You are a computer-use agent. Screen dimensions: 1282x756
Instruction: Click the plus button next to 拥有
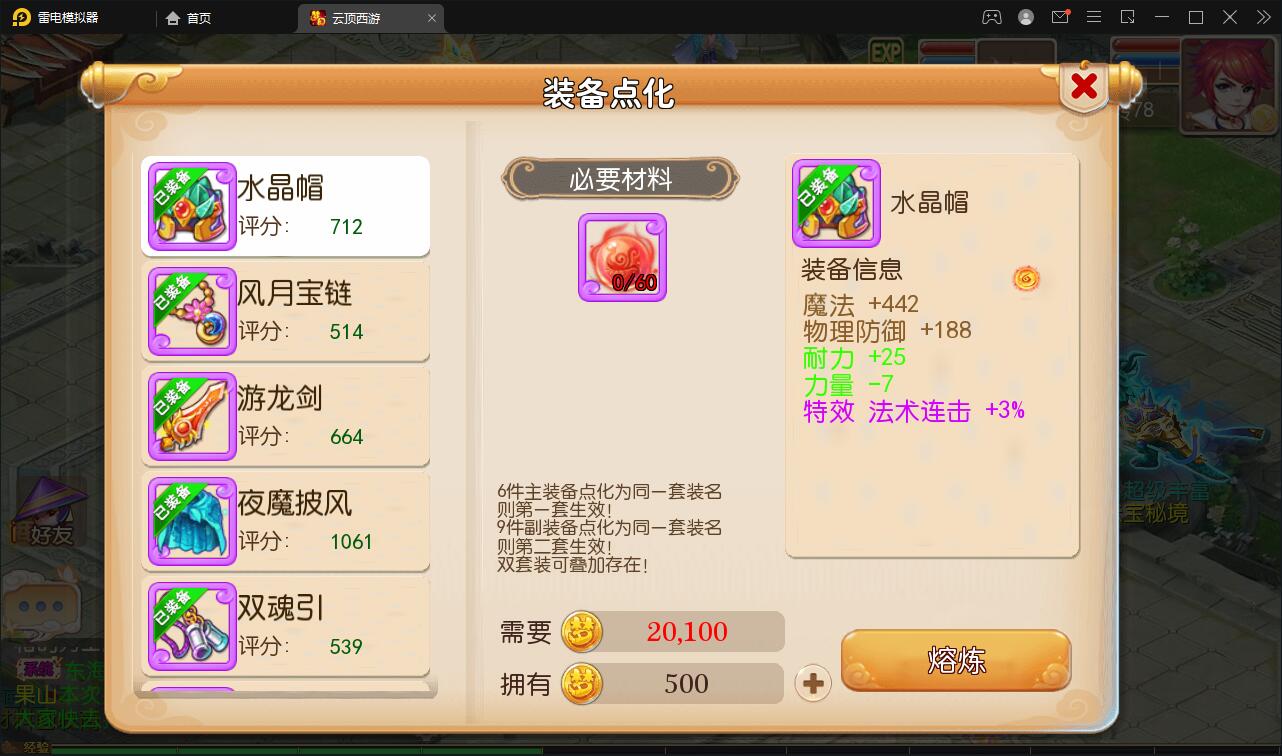[813, 683]
